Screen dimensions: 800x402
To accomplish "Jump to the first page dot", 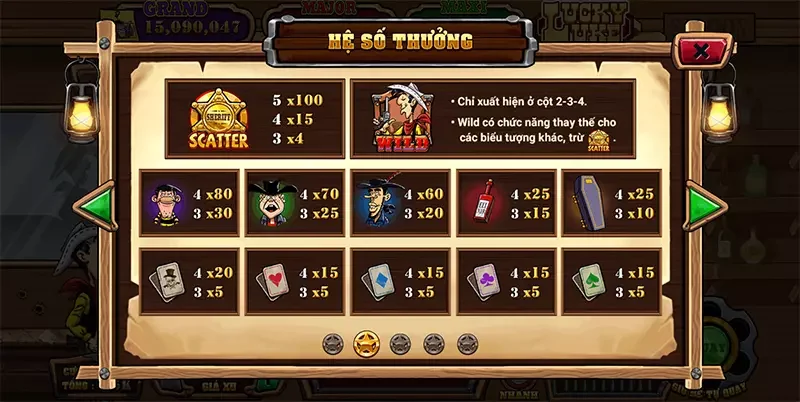I will tap(333, 343).
